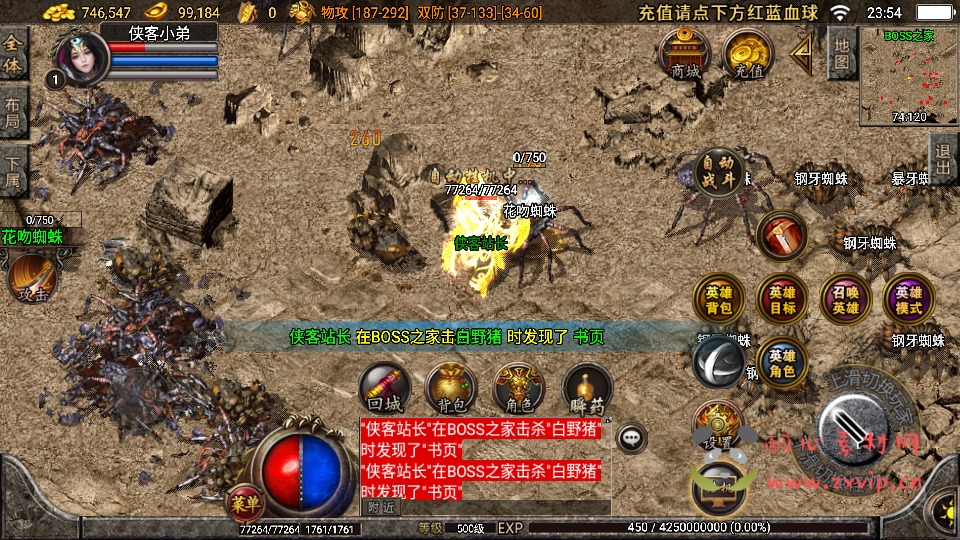Collapse the top icons with the triangle arrow

802,52
